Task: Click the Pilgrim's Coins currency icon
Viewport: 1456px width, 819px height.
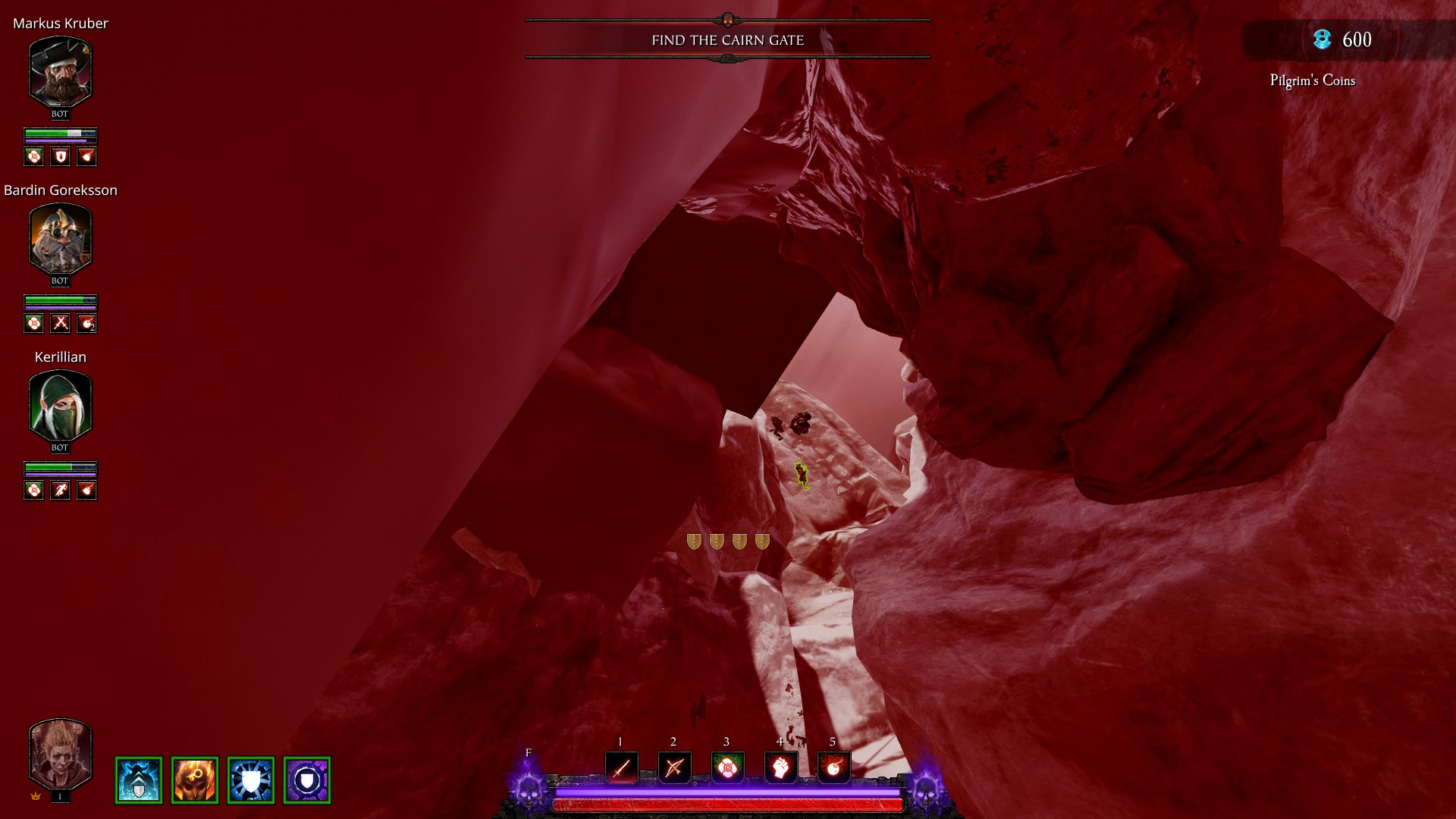Action: [1323, 39]
